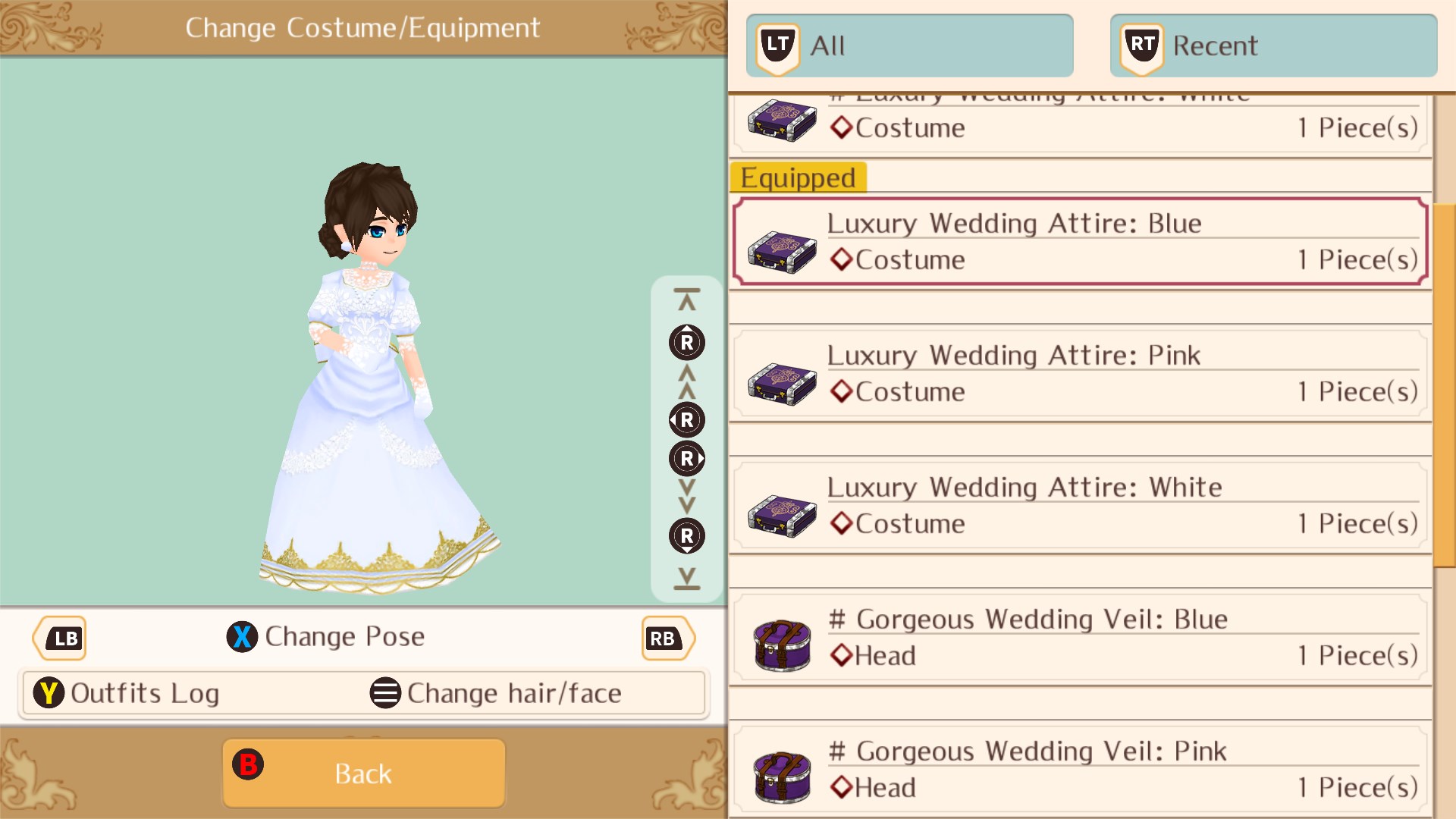1456x819 pixels.
Task: Click the X button icon next to Change Pose
Action: (x=242, y=637)
